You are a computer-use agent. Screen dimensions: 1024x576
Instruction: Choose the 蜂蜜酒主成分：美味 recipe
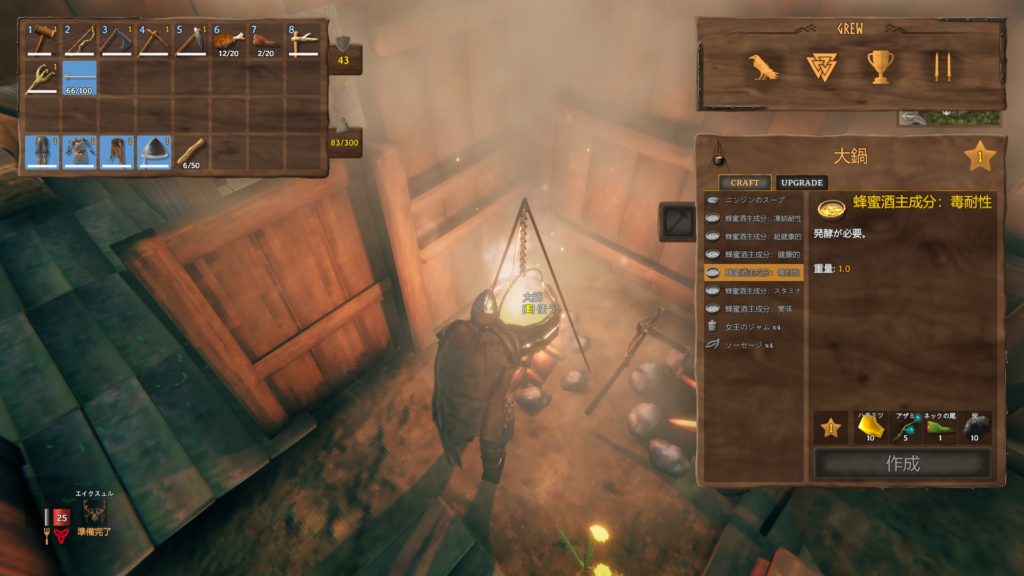click(755, 308)
